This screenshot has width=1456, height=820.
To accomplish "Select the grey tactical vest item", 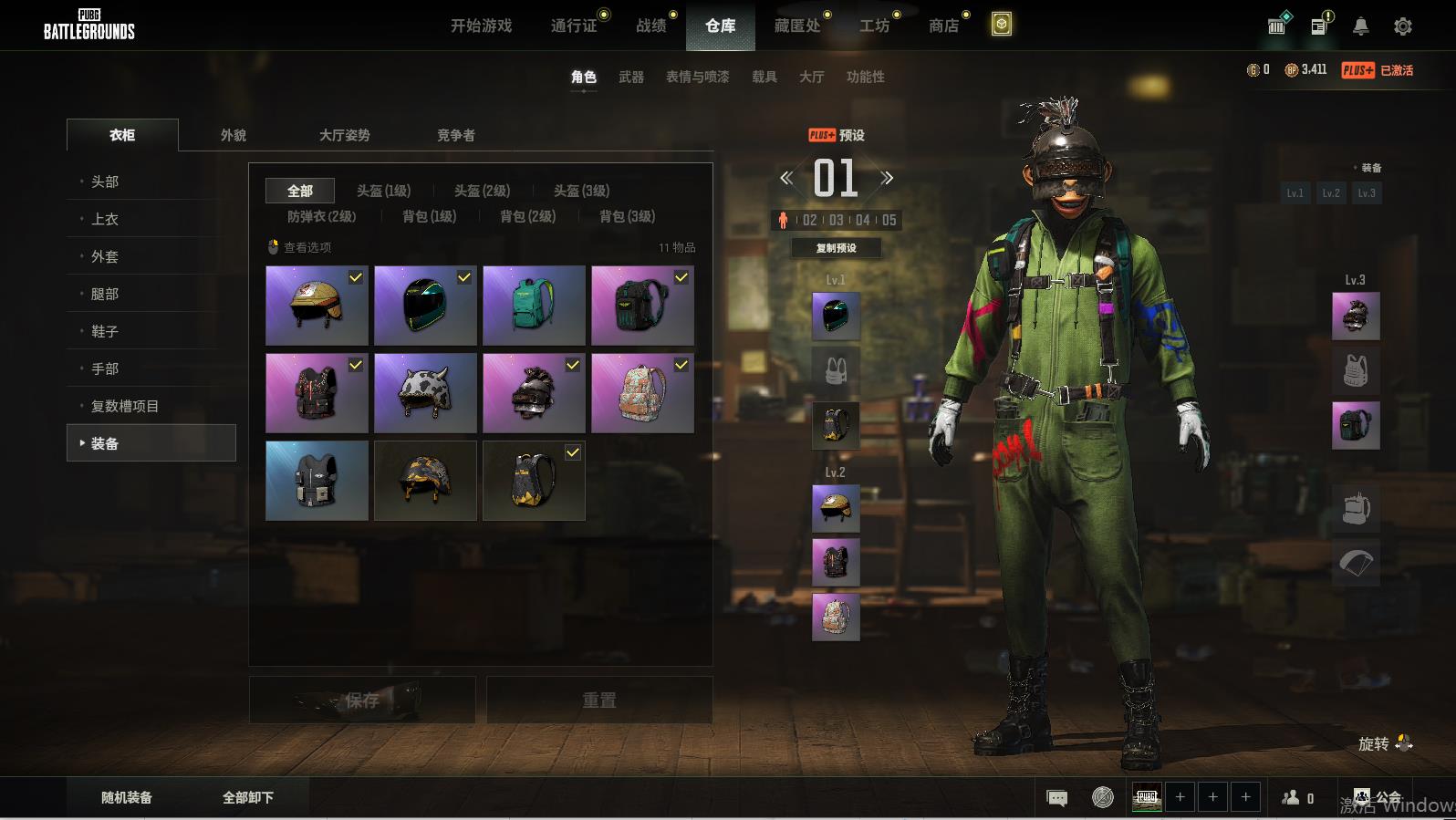I will [x=317, y=481].
